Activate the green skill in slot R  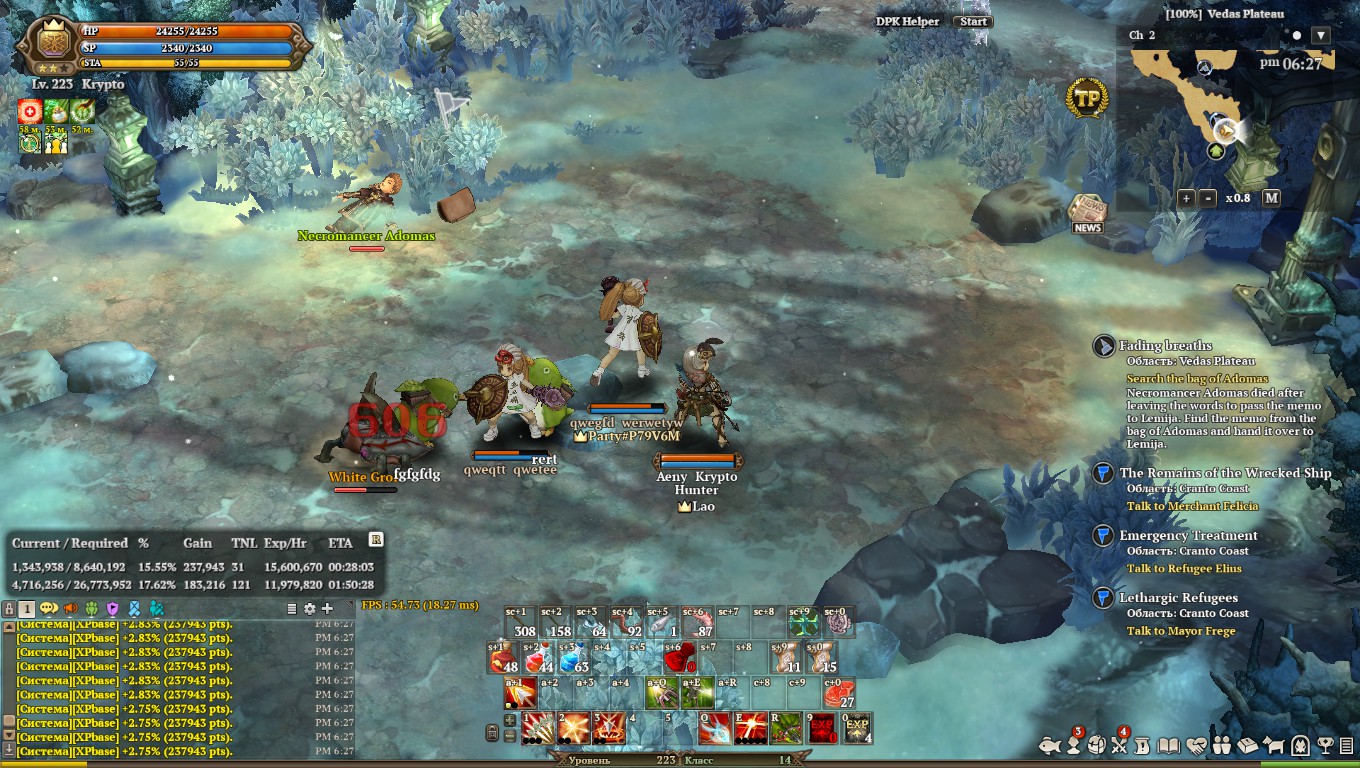tap(785, 728)
